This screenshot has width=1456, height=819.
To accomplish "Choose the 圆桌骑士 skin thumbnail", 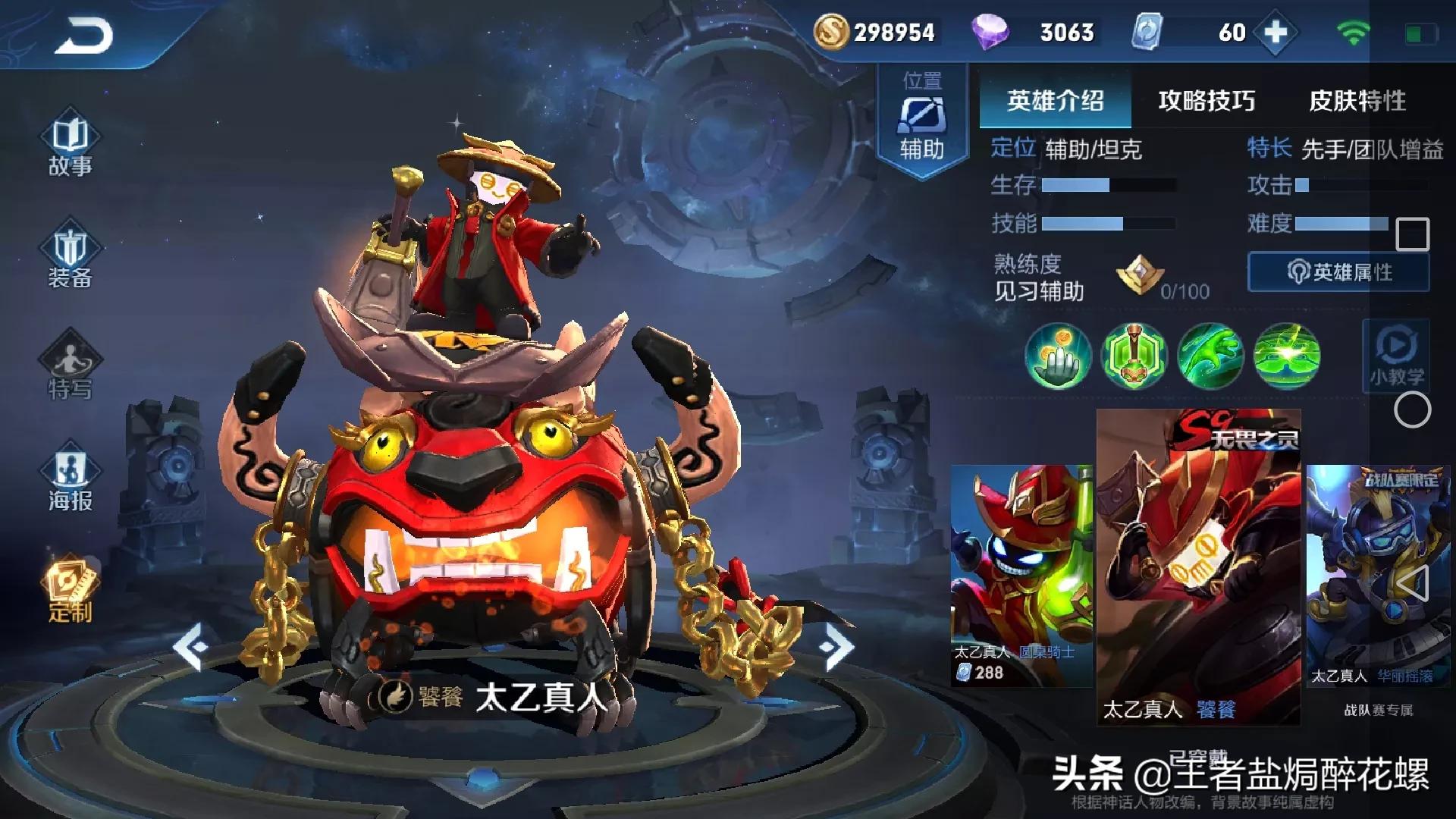I will tap(1021, 575).
